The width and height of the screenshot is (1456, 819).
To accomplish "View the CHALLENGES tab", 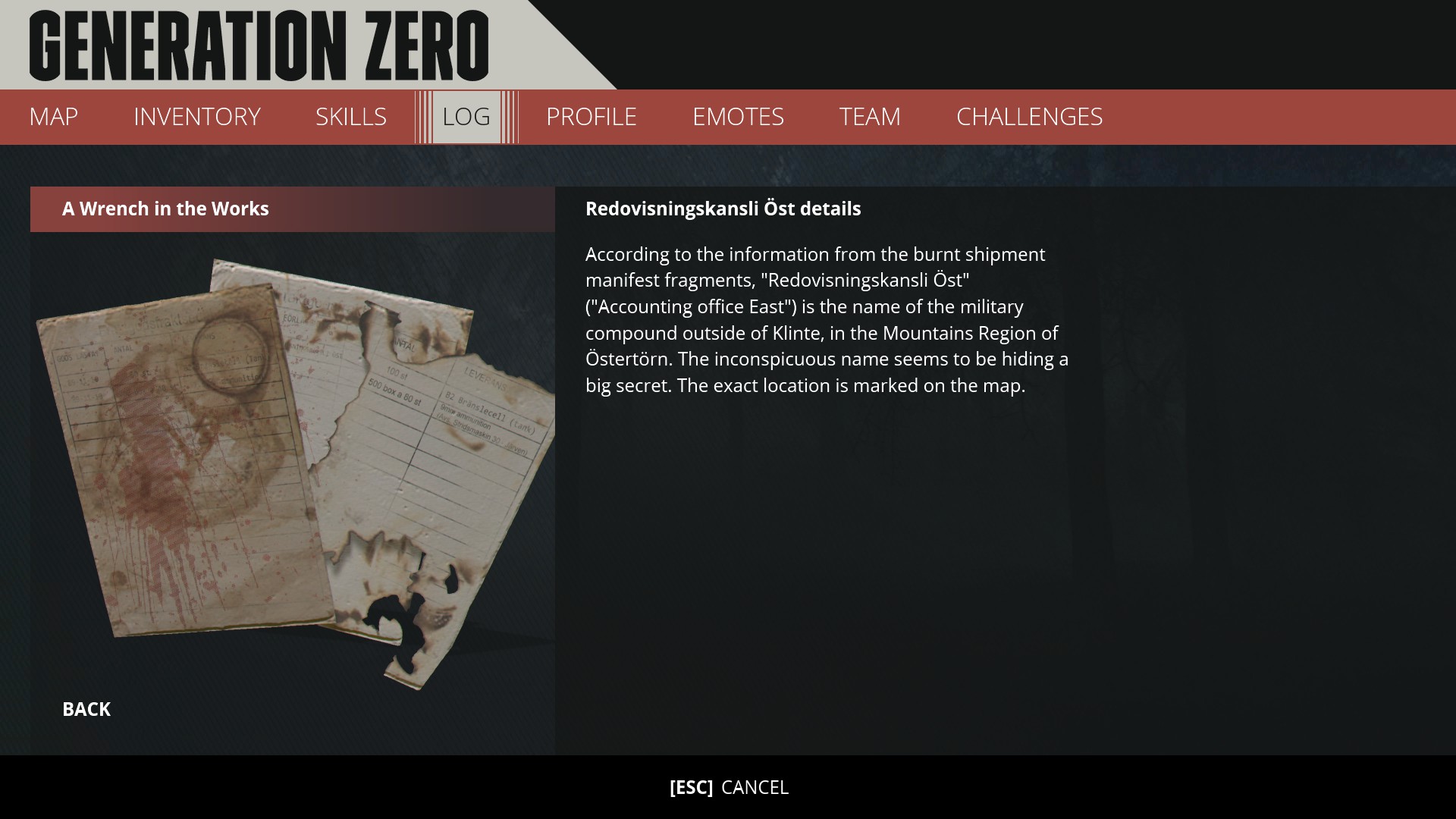I will tap(1029, 117).
